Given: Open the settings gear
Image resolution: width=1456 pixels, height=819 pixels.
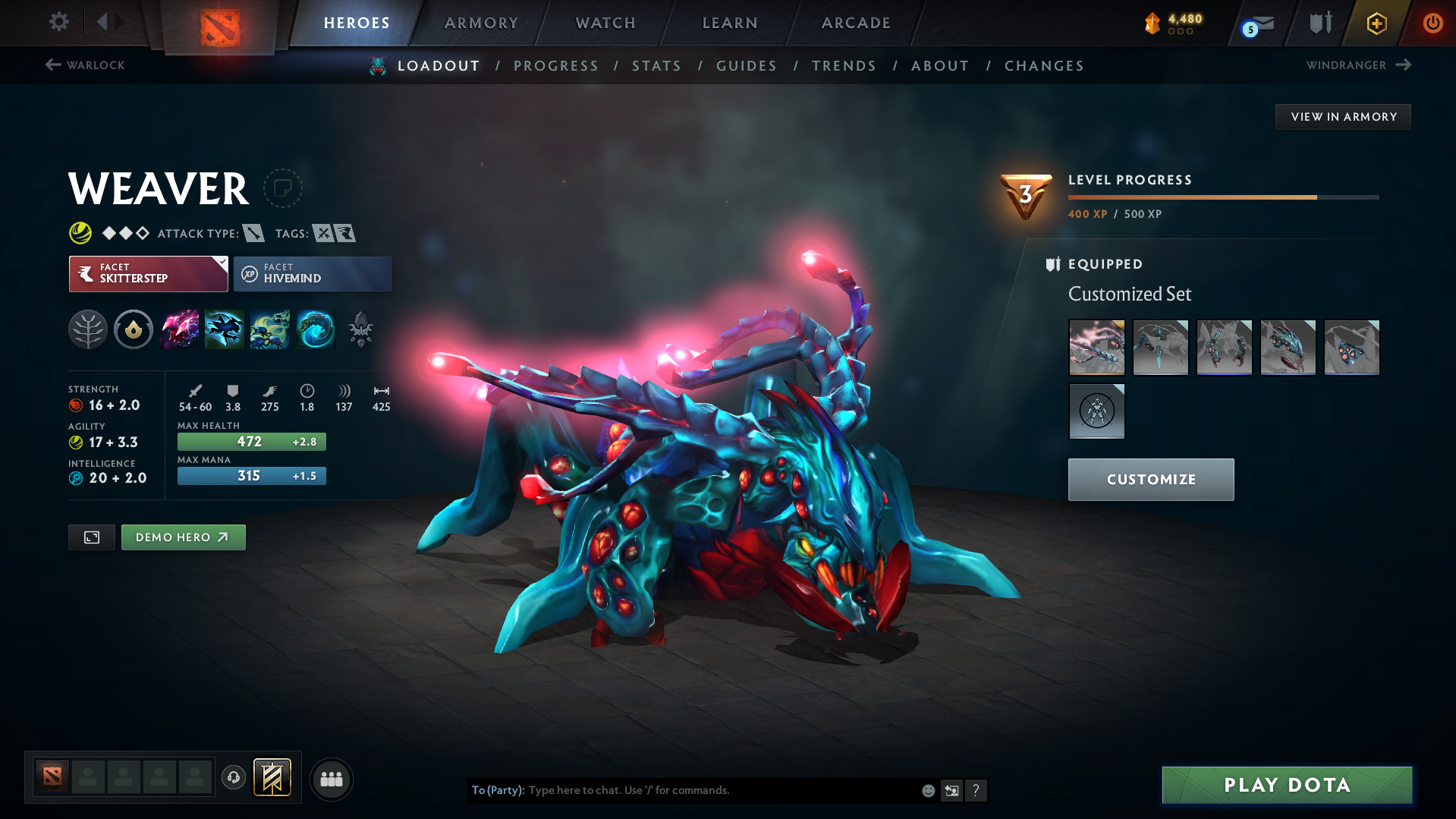Looking at the screenshot, I should [58, 23].
